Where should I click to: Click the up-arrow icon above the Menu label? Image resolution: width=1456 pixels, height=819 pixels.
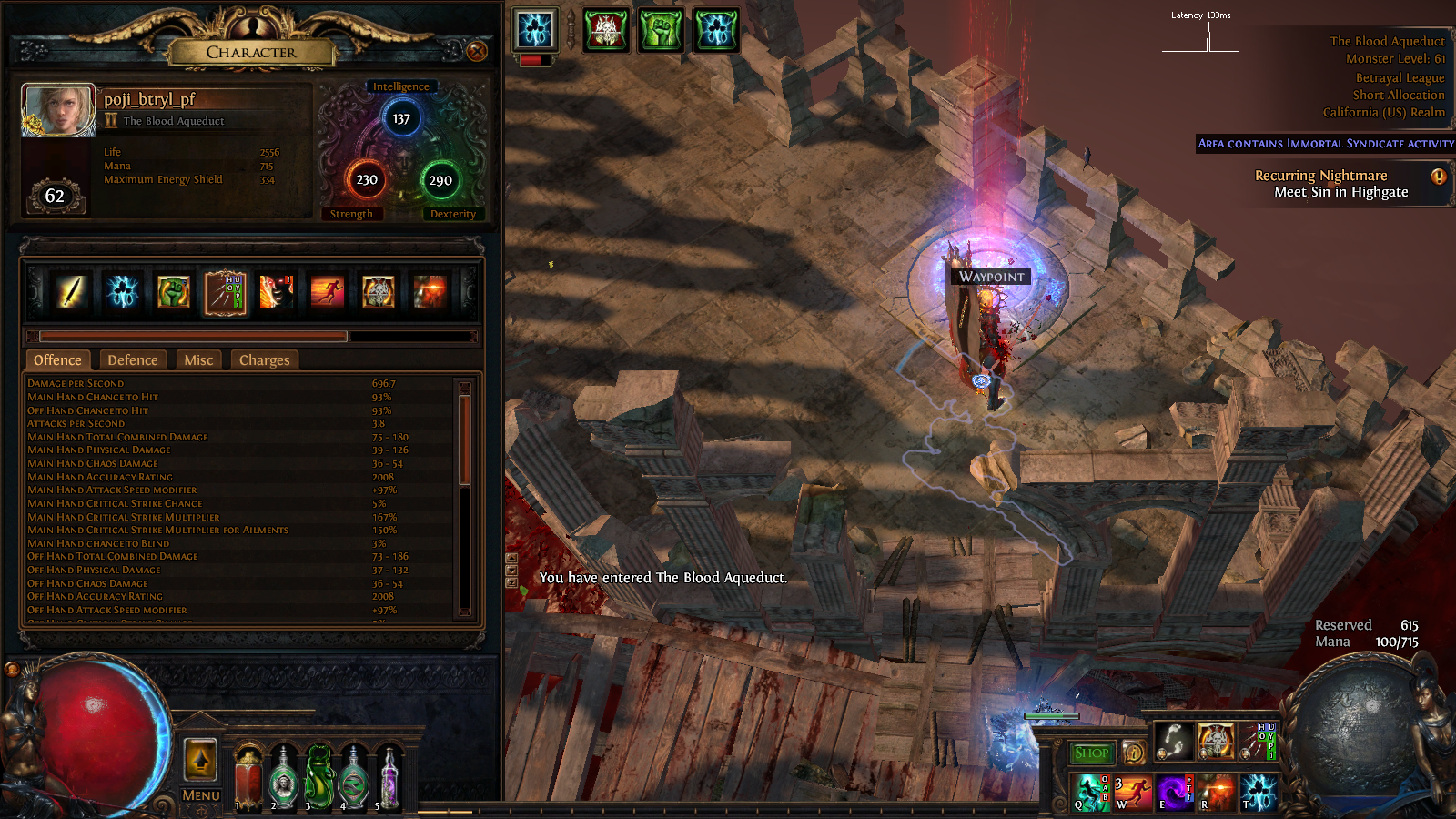(x=200, y=763)
